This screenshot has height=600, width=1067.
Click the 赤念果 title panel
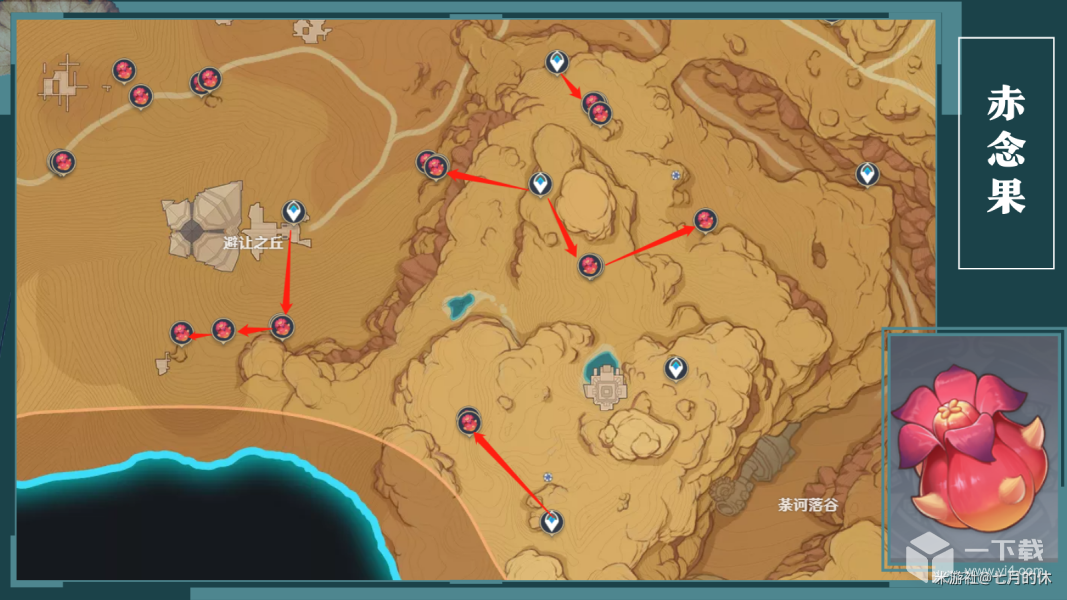tap(1006, 153)
